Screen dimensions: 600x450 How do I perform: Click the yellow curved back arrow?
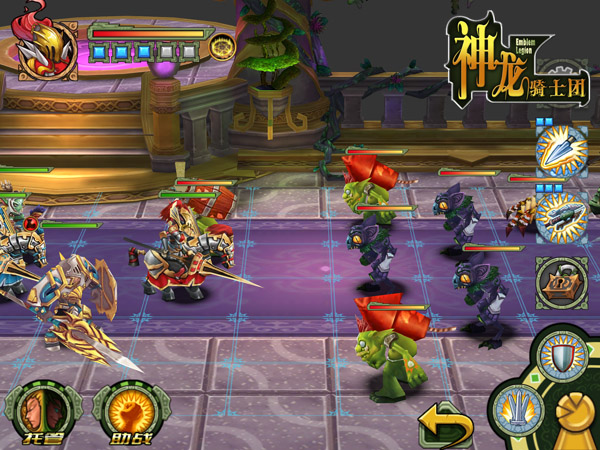coord(445,426)
